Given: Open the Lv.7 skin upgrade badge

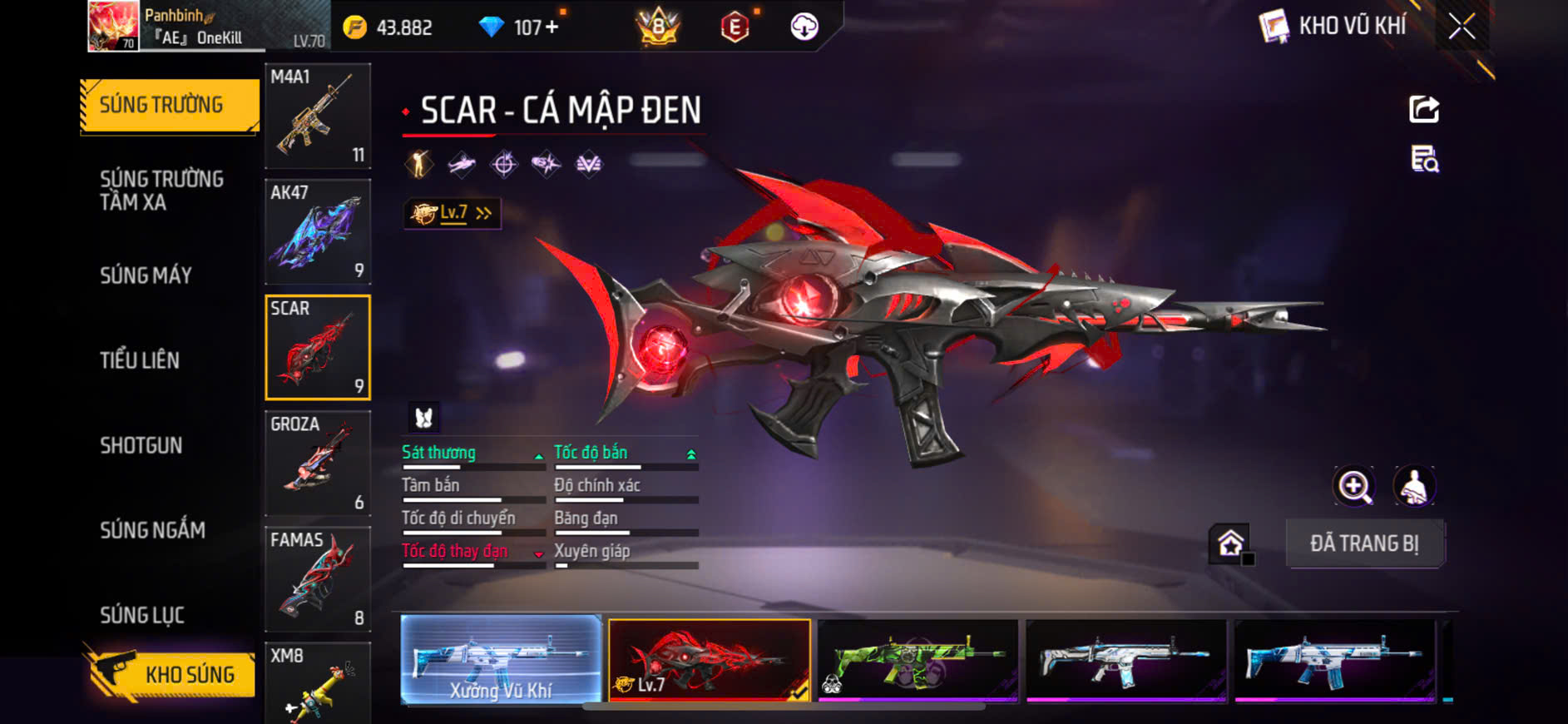Looking at the screenshot, I should click(x=452, y=214).
